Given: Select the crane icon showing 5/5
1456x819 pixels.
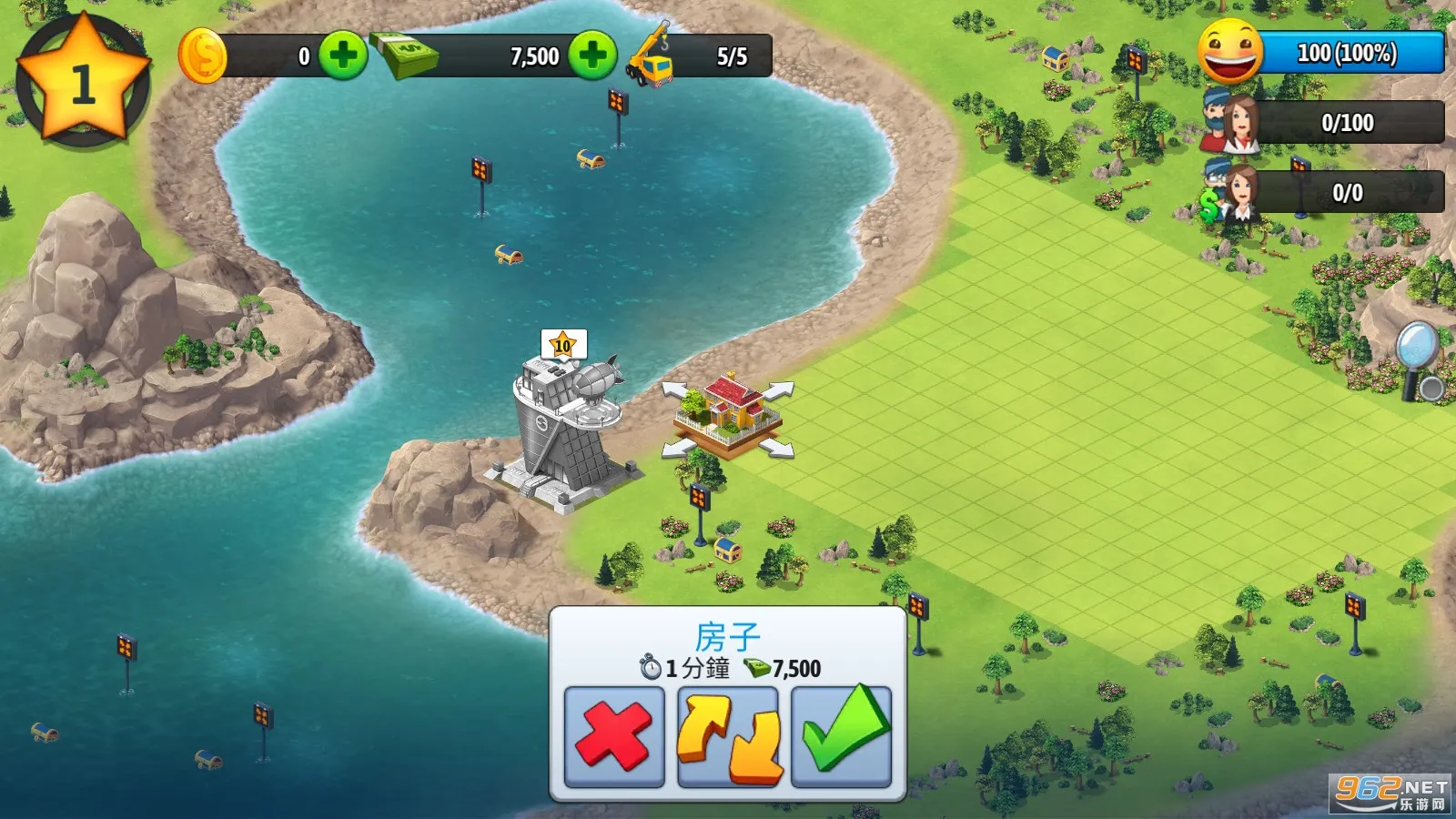Looking at the screenshot, I should pos(651,56).
